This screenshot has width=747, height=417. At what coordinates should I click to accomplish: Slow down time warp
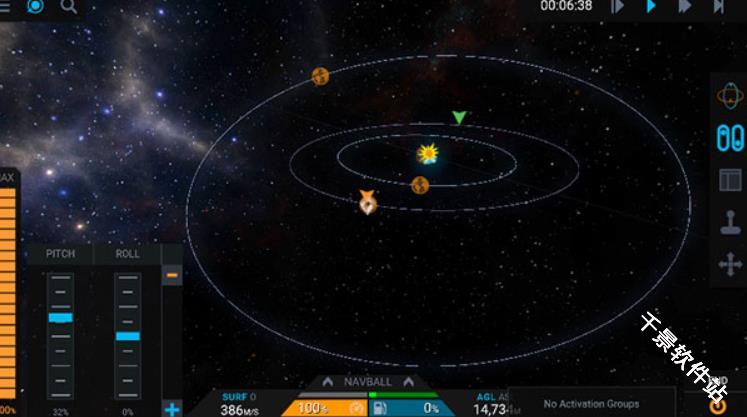618,6
